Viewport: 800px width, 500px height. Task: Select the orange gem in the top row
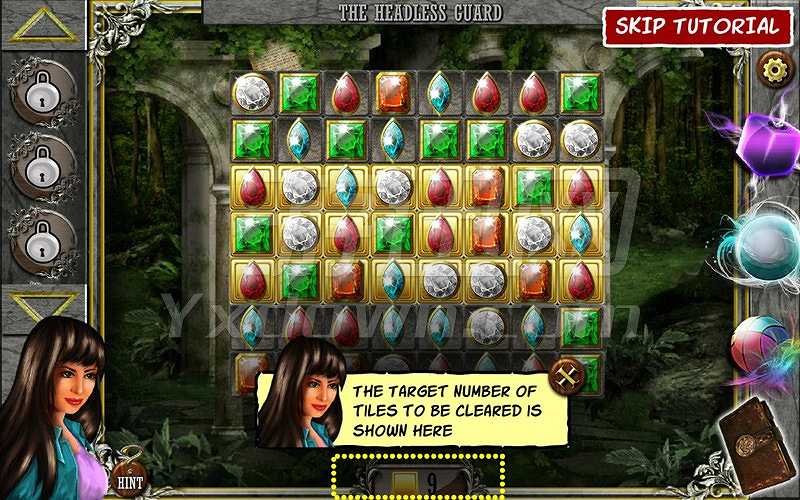[393, 93]
